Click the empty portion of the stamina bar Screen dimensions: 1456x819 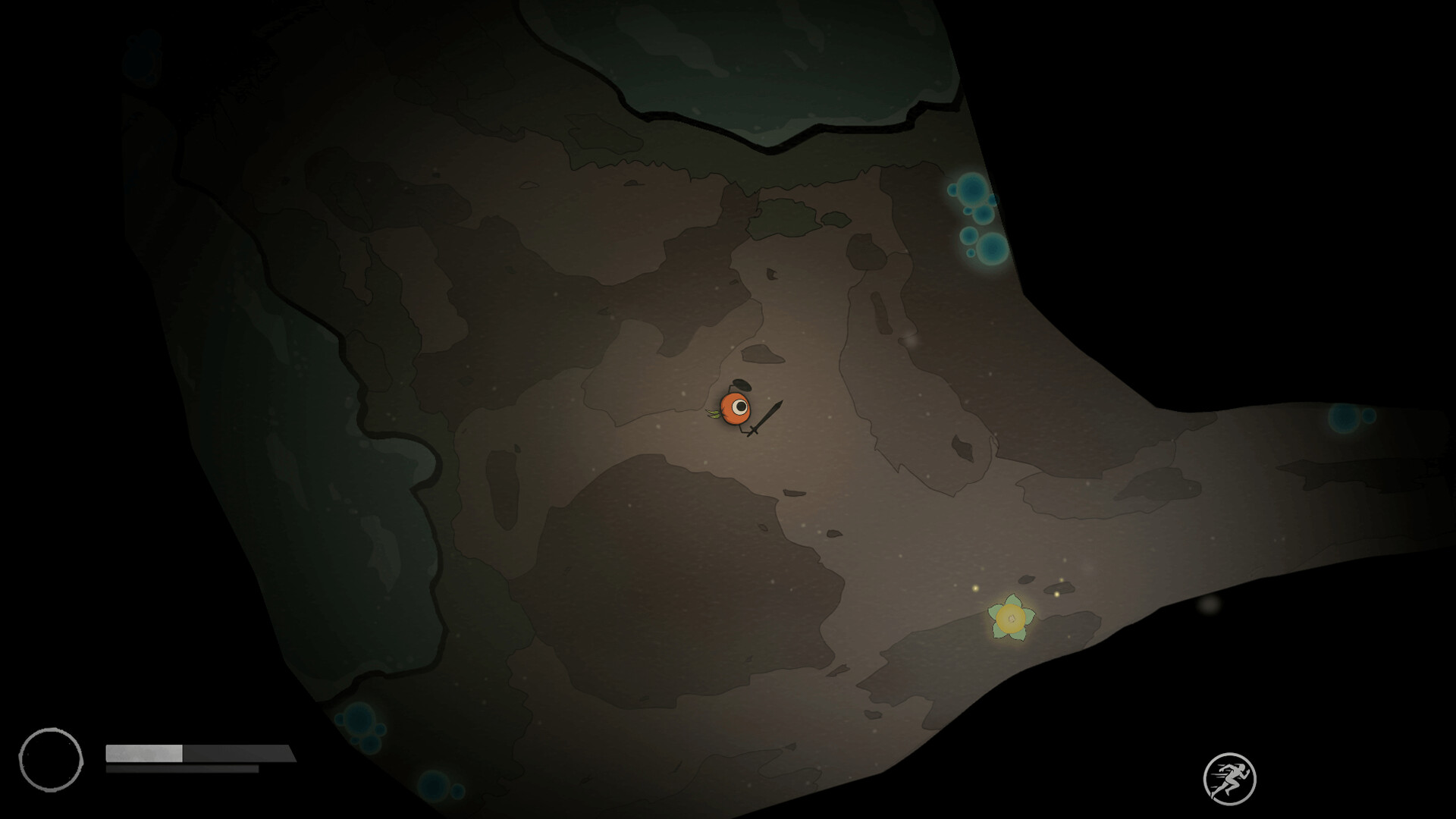(x=235, y=755)
